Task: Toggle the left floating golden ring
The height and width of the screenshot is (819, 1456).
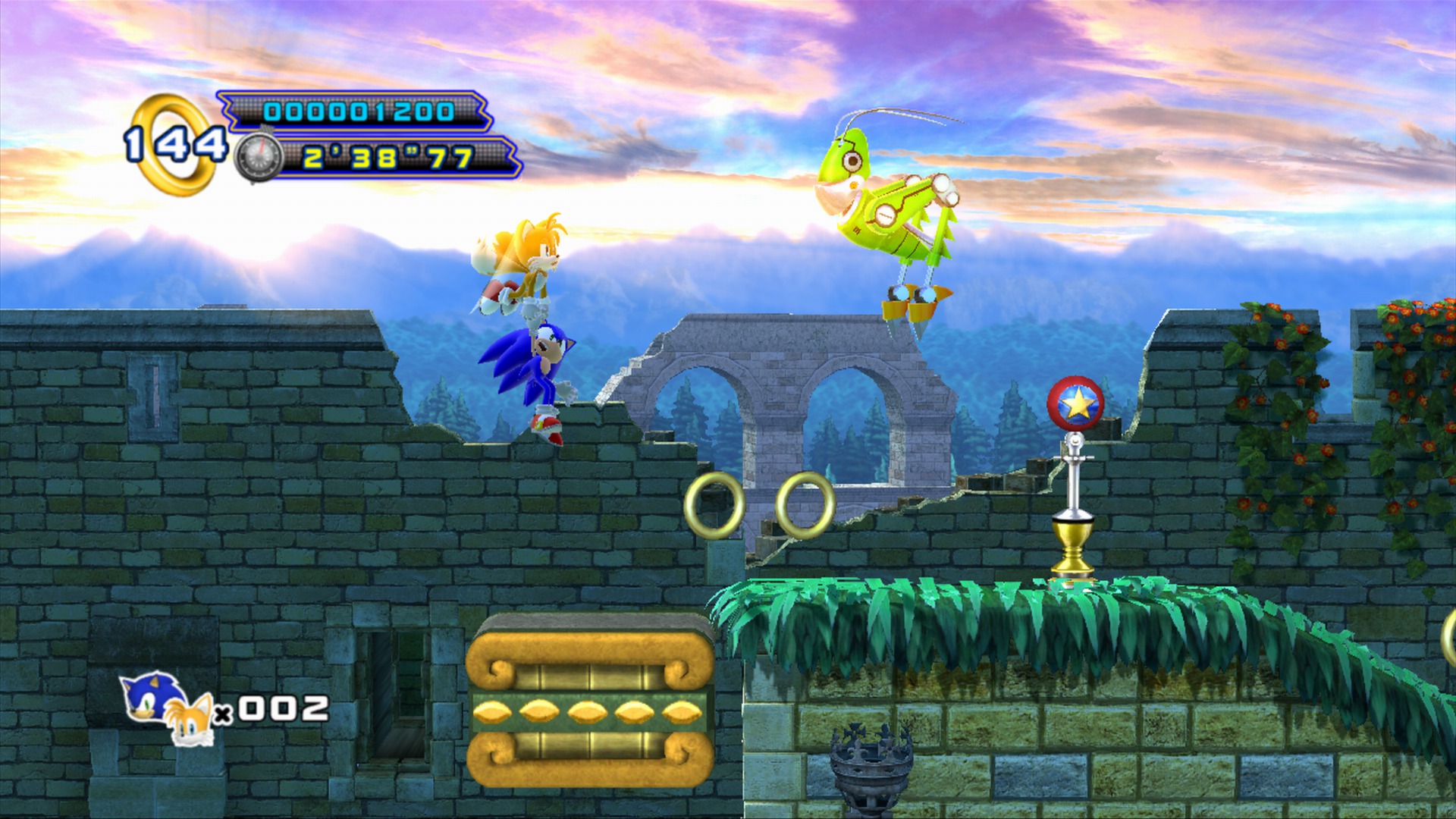Action: coord(714,507)
